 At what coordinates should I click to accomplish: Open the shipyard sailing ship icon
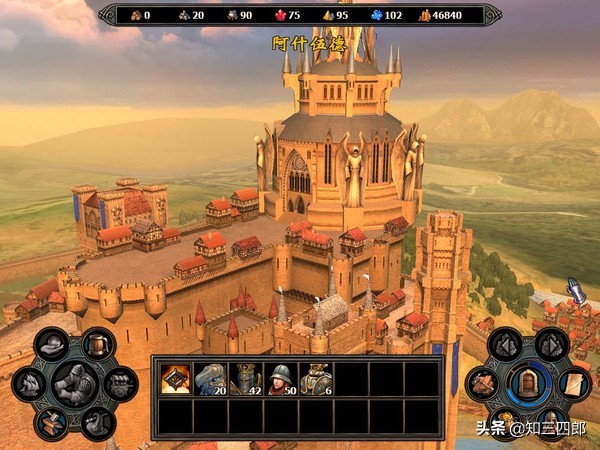[27, 384]
